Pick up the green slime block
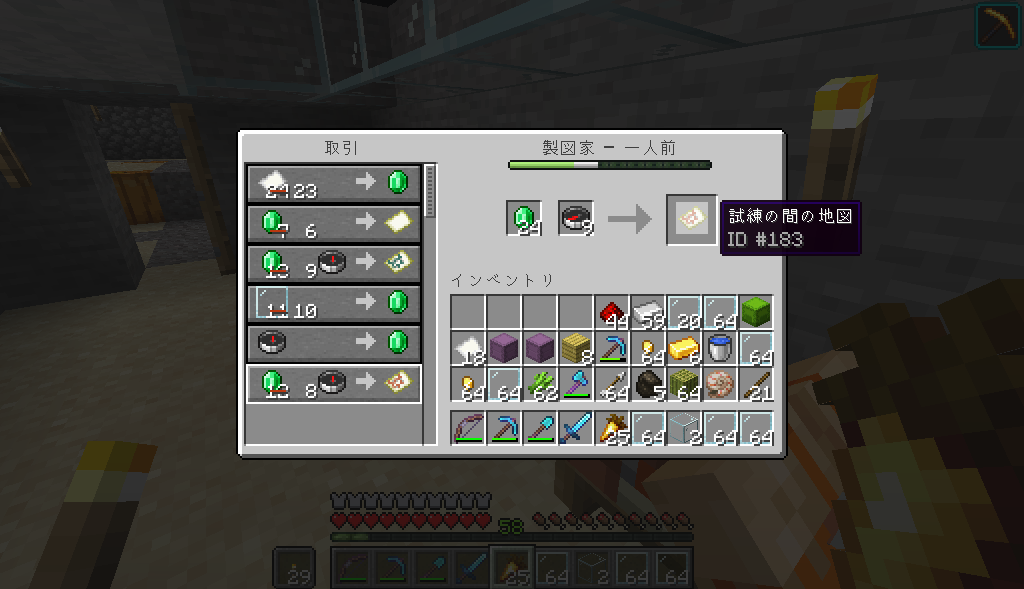Viewport: 1024px width, 589px height. tap(756, 313)
